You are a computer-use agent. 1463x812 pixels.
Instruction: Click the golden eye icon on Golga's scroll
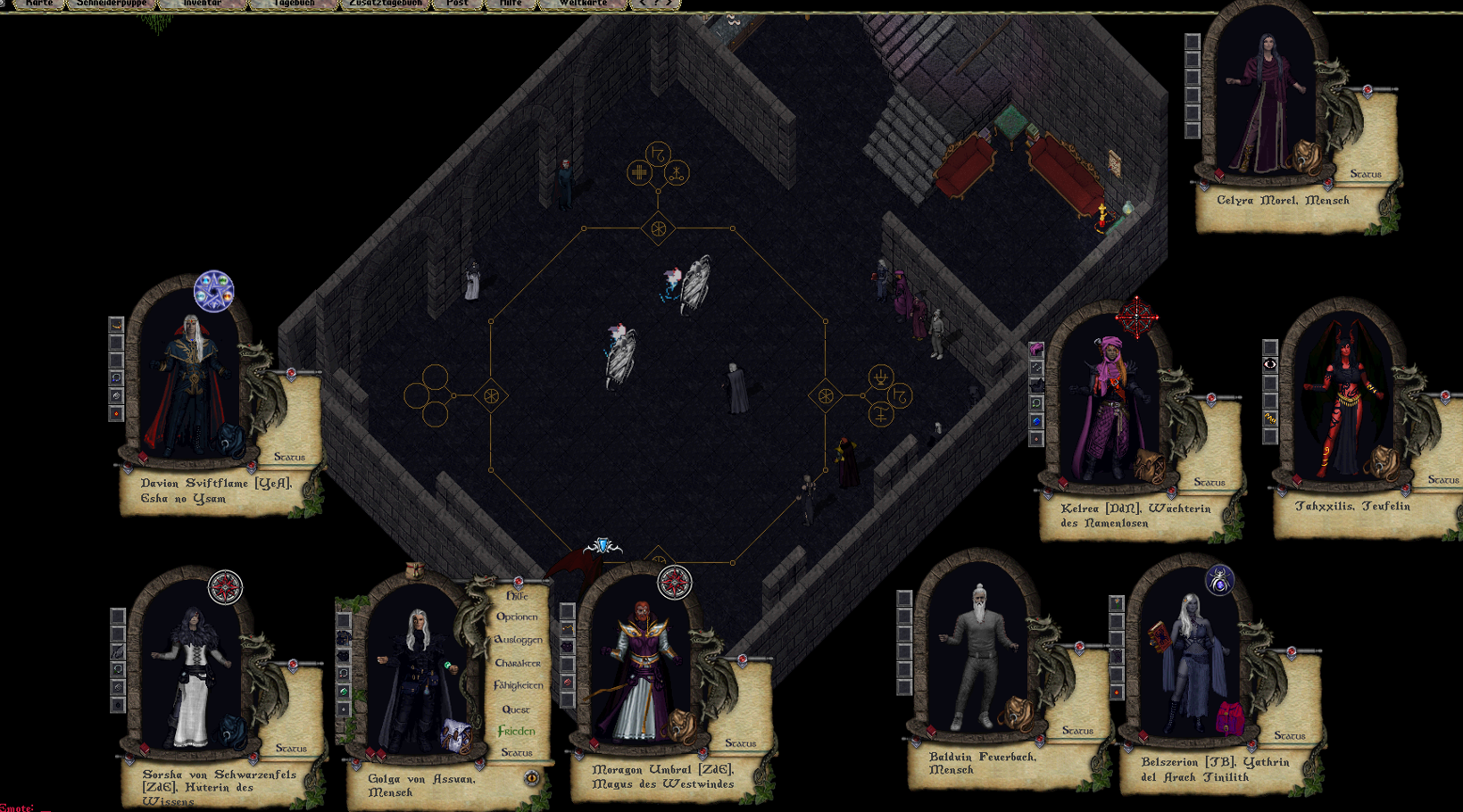tap(532, 778)
